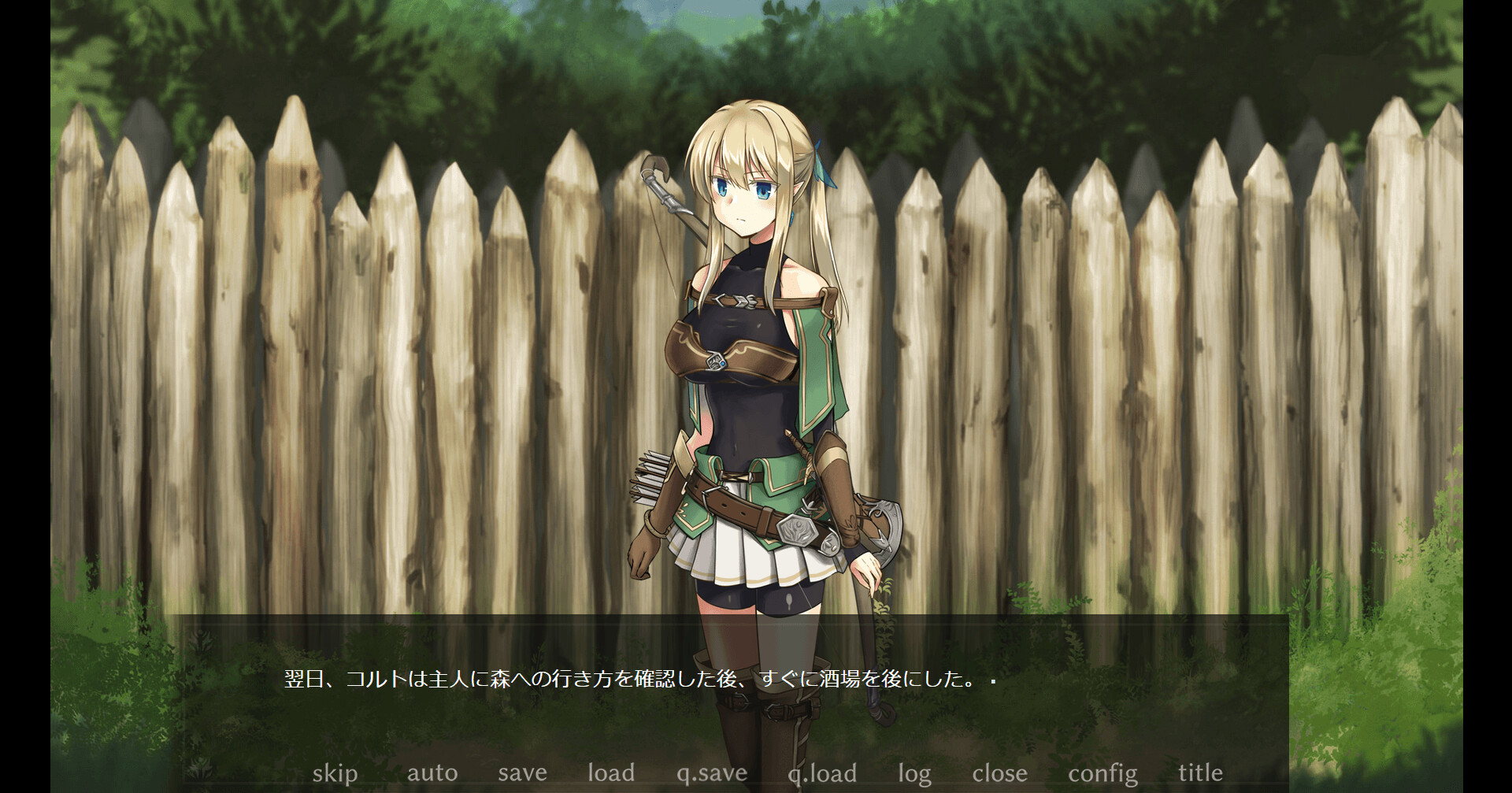Viewport: 1512px width, 793px height.
Task: Open the save screen
Action: 521,773
